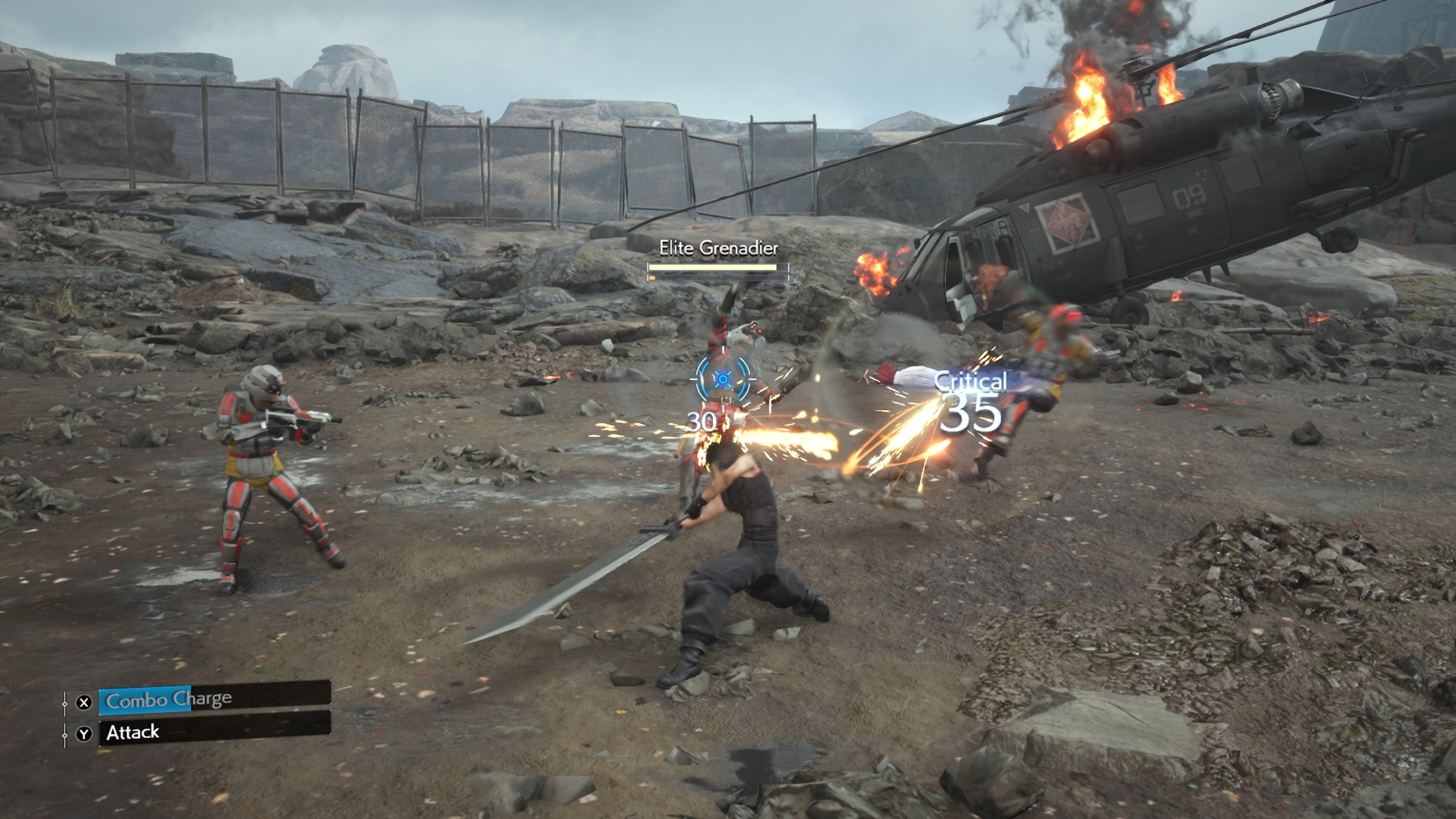Click the blue lock-on target reticle
Viewport: 1456px width, 819px height.
pyautogui.click(x=723, y=378)
